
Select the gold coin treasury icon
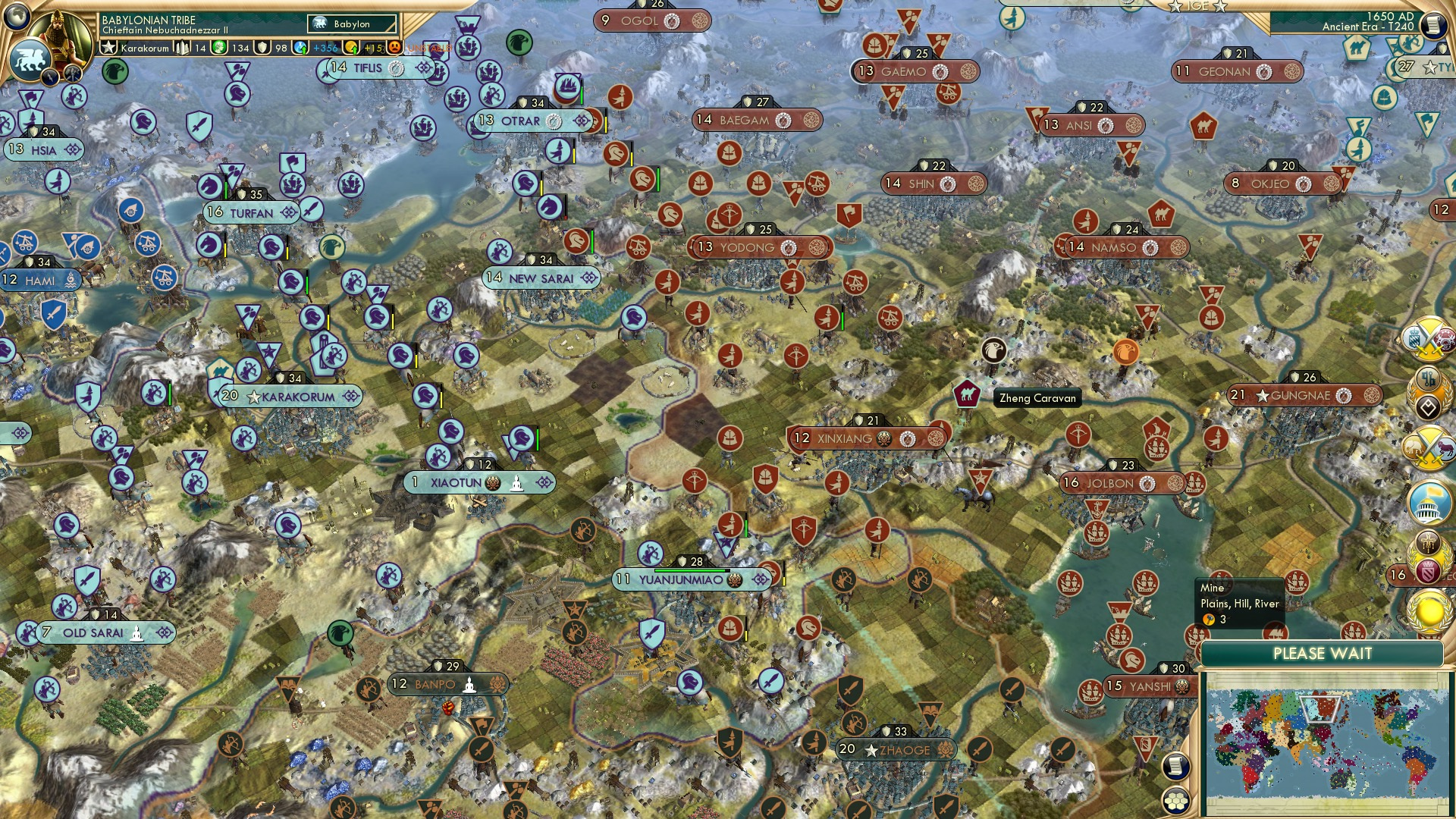coord(350,48)
